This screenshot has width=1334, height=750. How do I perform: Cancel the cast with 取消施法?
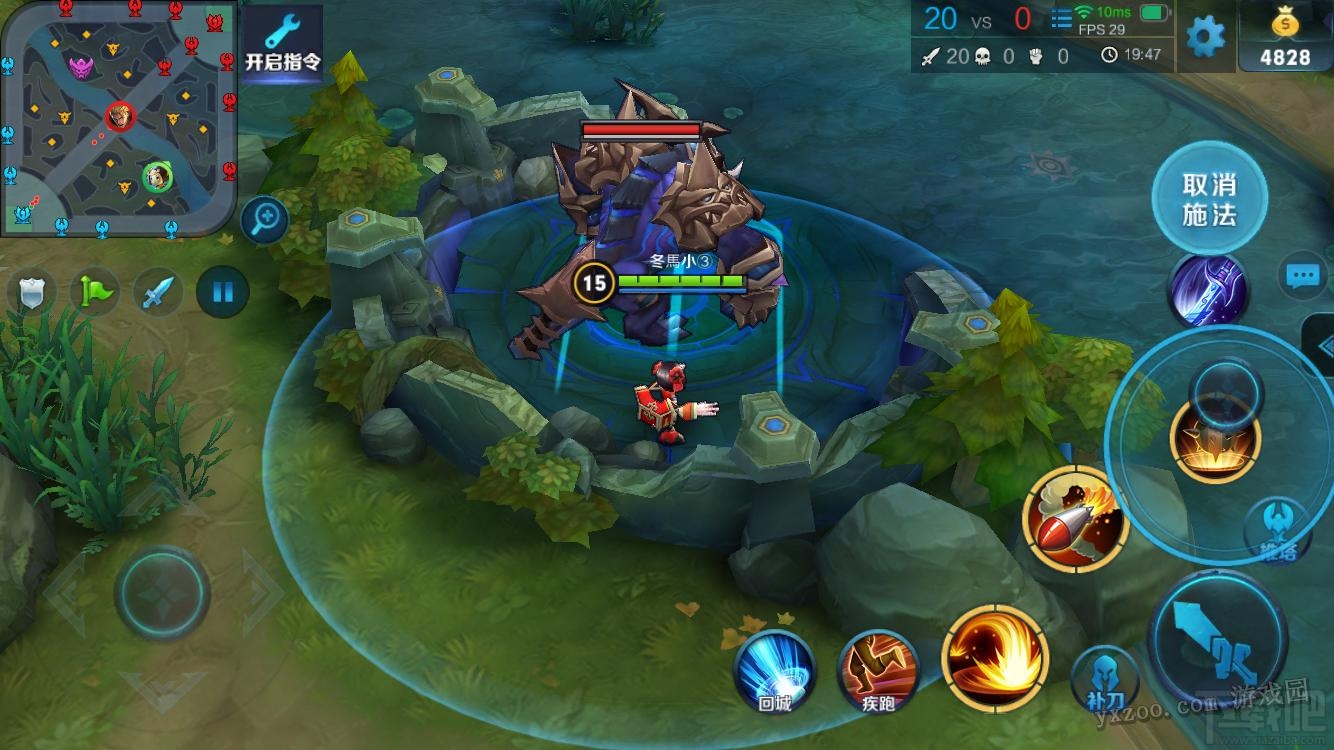[x=1209, y=200]
